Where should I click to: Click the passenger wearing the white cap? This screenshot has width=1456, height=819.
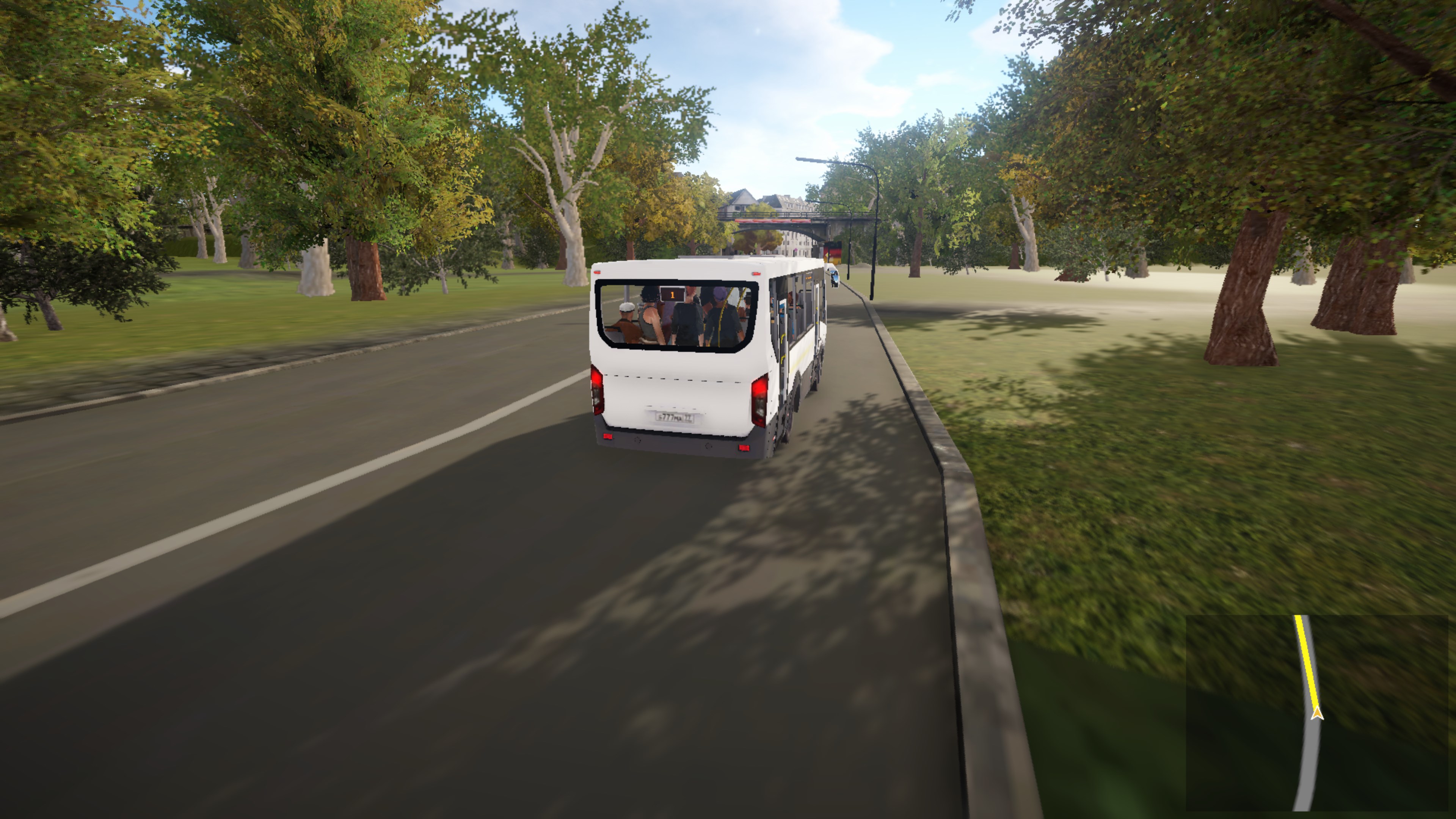pos(628,308)
